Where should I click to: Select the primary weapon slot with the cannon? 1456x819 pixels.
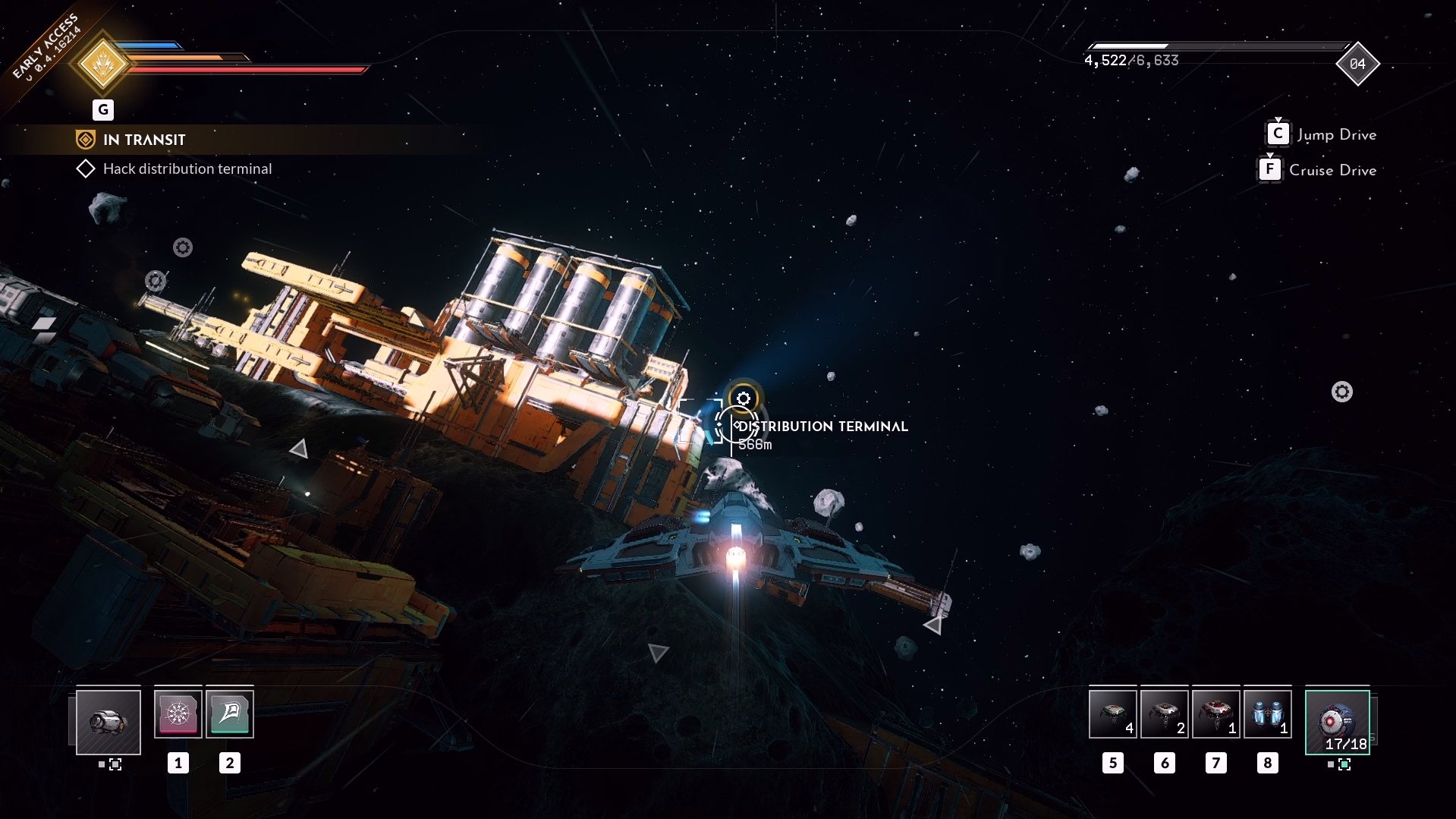[x=108, y=722]
